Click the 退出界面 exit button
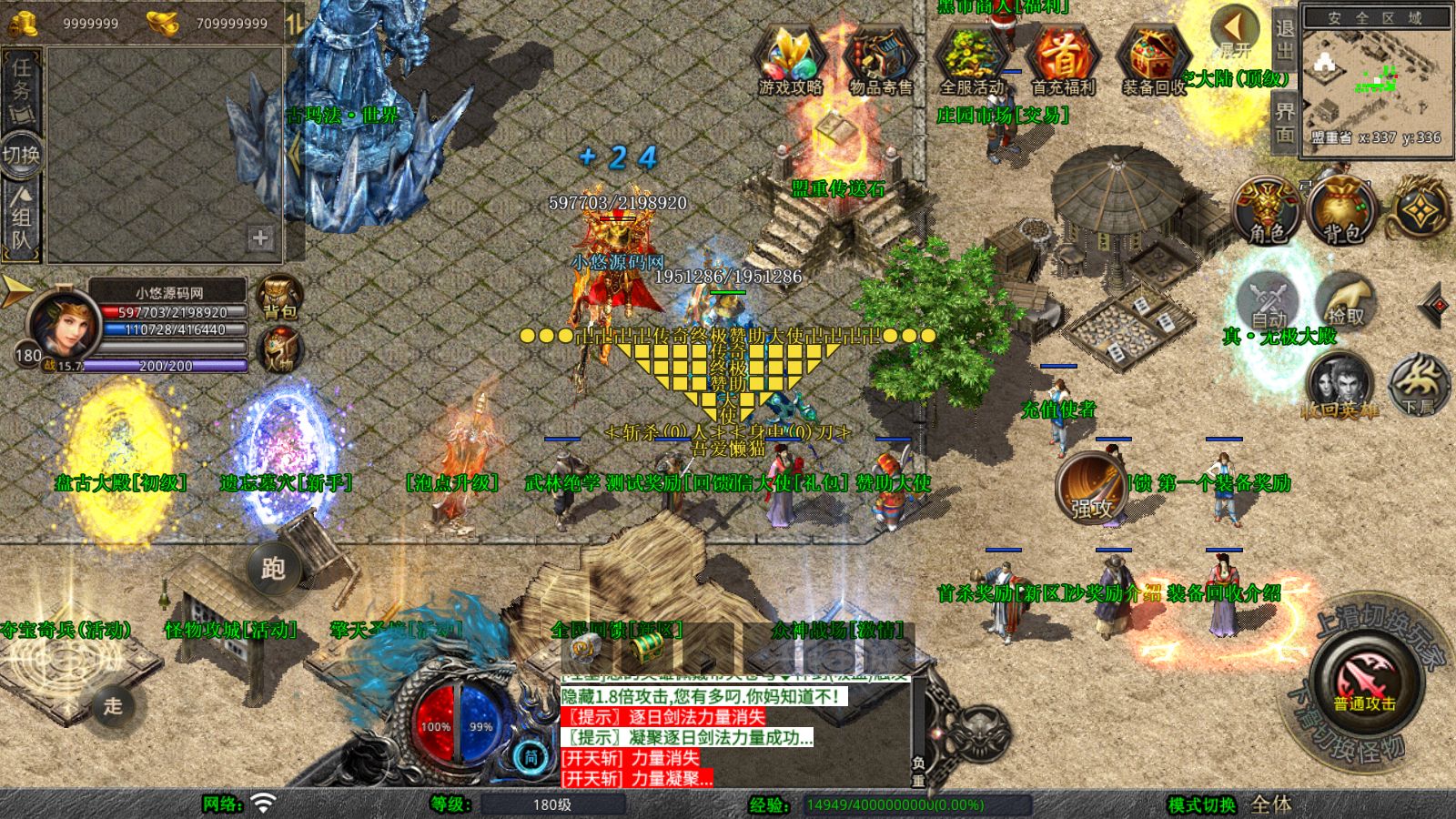The image size is (1456, 819). [x=1284, y=80]
